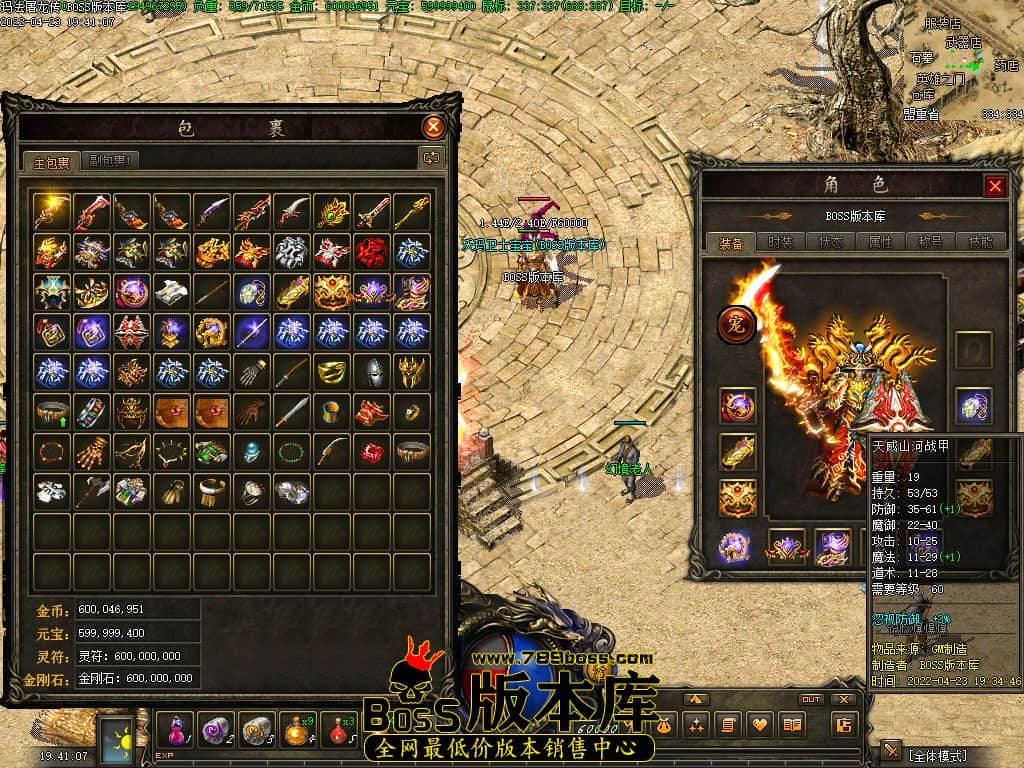
Task: Click the heart icon in bottom toolbar
Action: (x=760, y=724)
